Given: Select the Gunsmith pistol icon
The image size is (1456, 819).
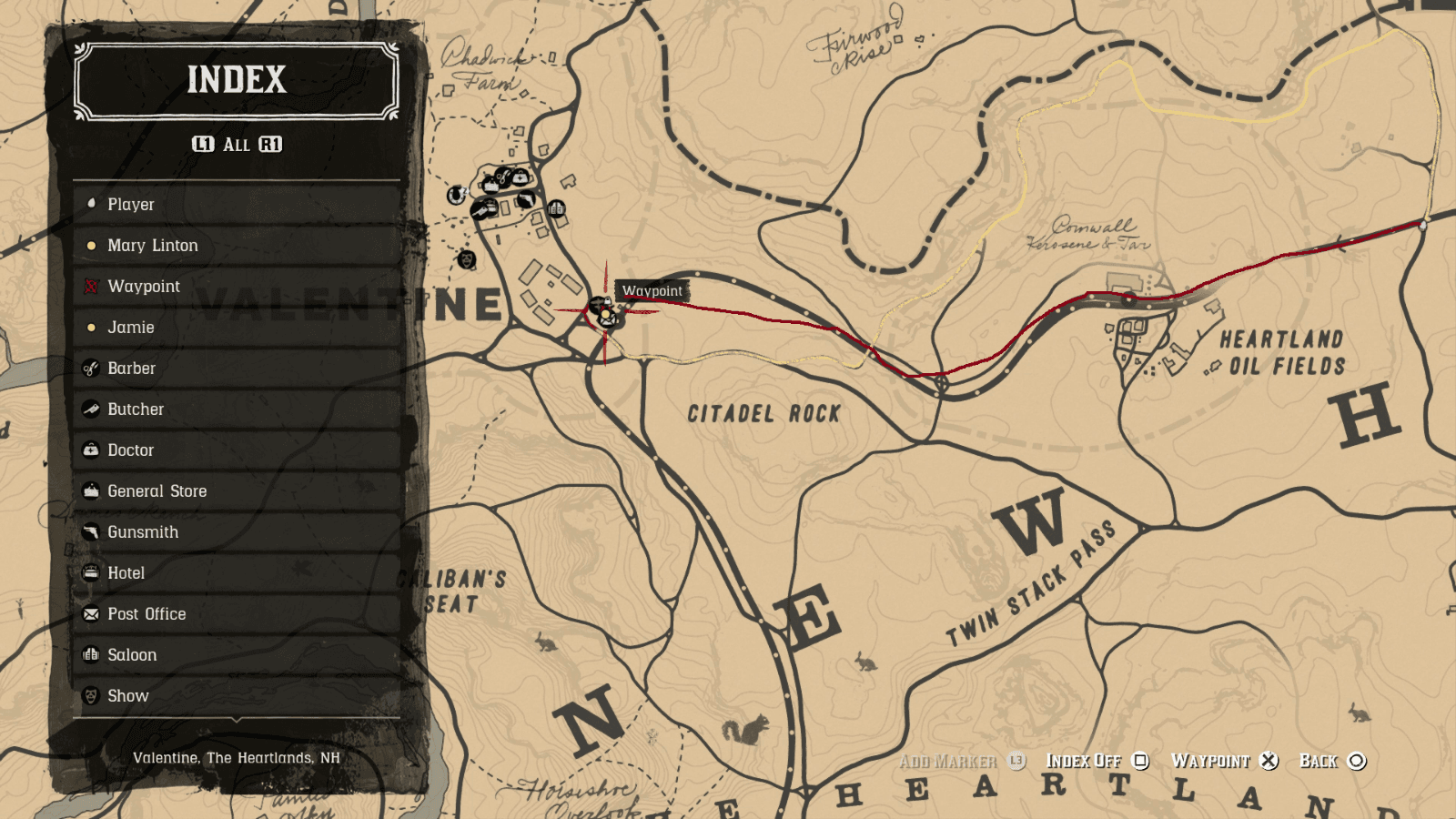Looking at the screenshot, I should pyautogui.click(x=90, y=531).
